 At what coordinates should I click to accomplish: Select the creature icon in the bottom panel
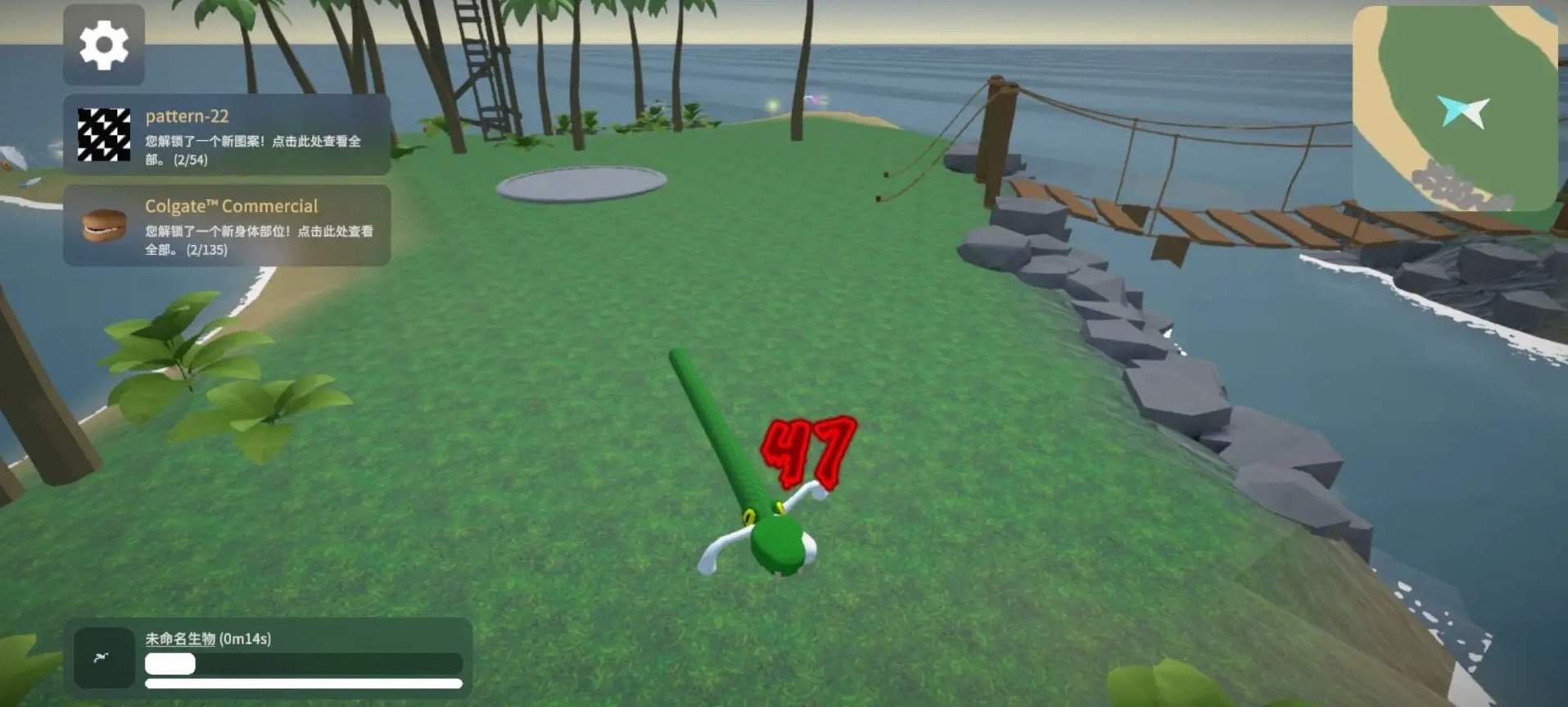tap(103, 657)
